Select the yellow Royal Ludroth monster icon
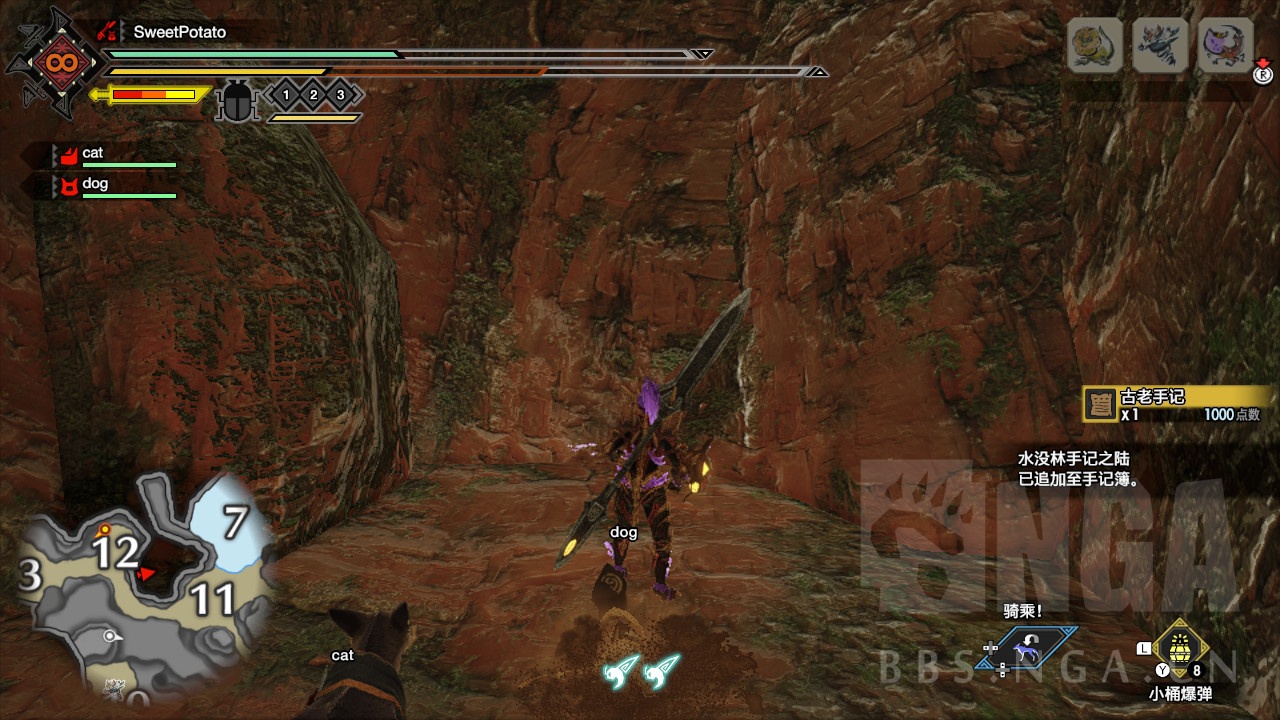The height and width of the screenshot is (720, 1280). pos(1095,45)
